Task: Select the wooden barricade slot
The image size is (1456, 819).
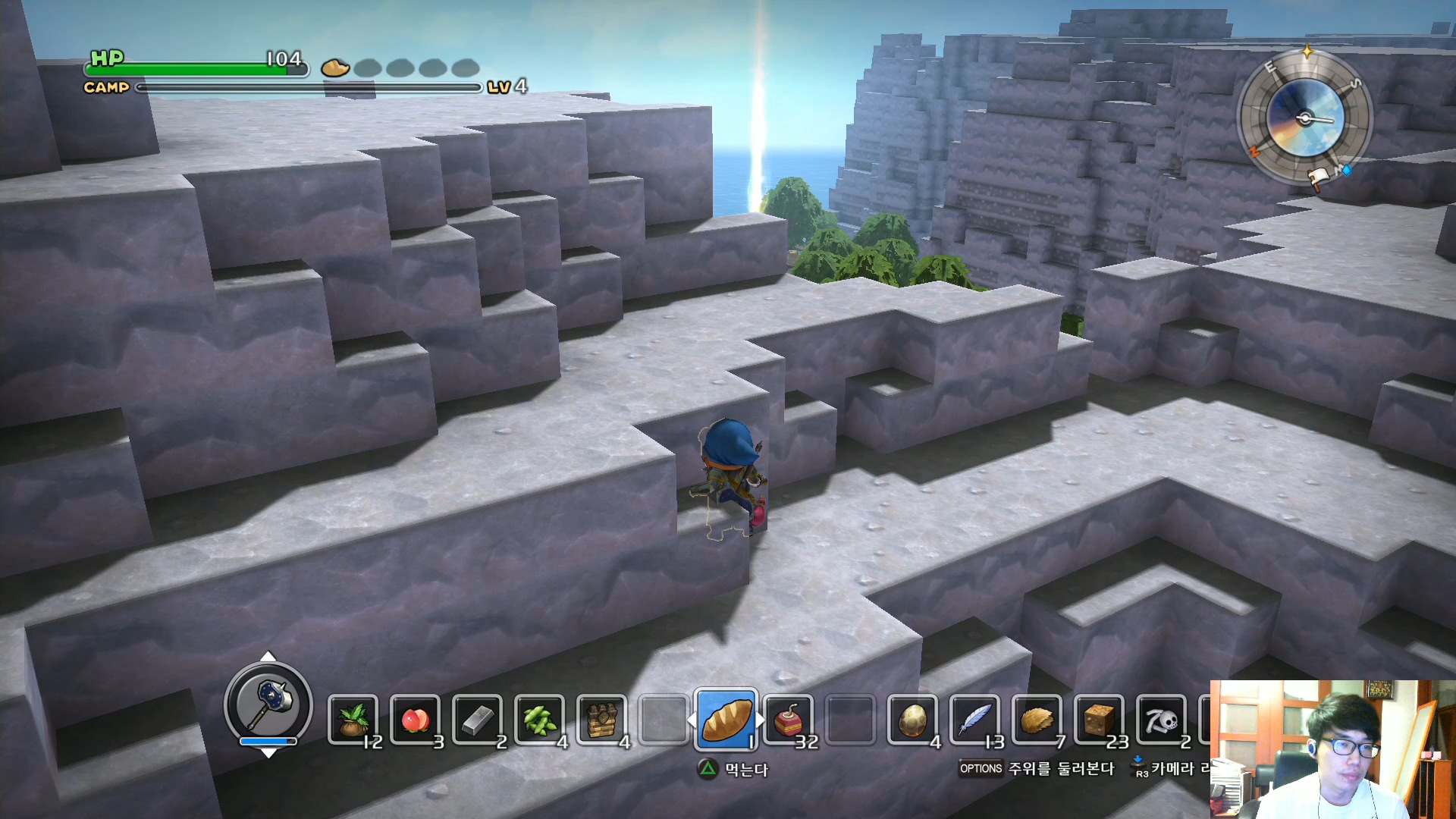Action: (x=601, y=720)
